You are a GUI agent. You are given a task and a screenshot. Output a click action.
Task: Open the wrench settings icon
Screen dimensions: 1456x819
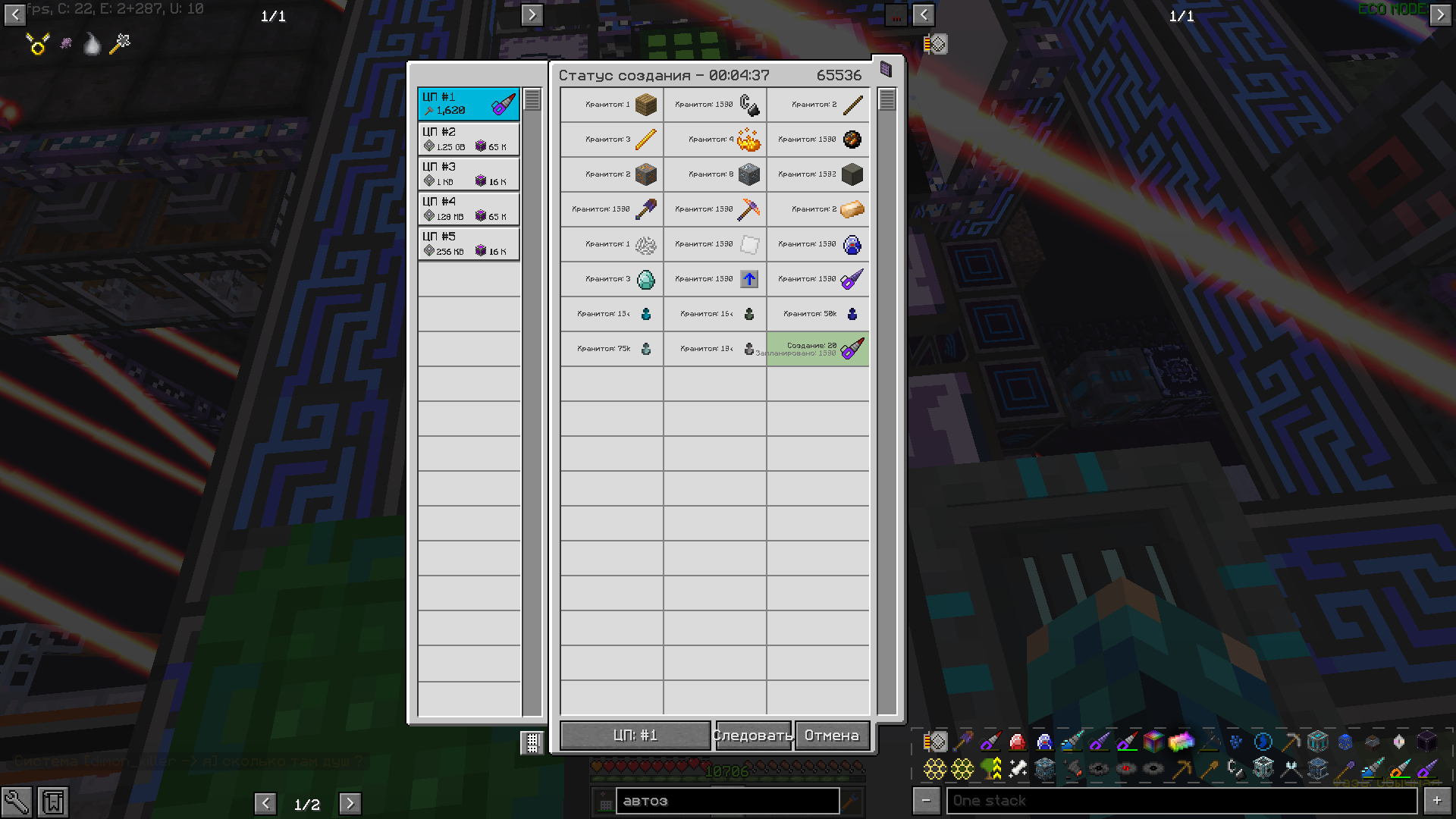(17, 802)
